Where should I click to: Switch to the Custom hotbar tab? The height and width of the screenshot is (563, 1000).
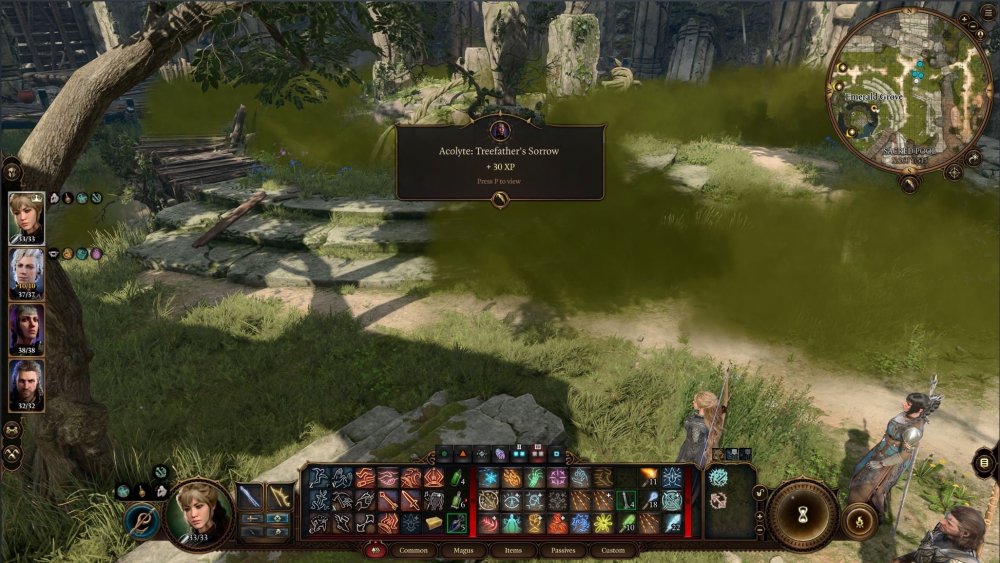(x=613, y=550)
